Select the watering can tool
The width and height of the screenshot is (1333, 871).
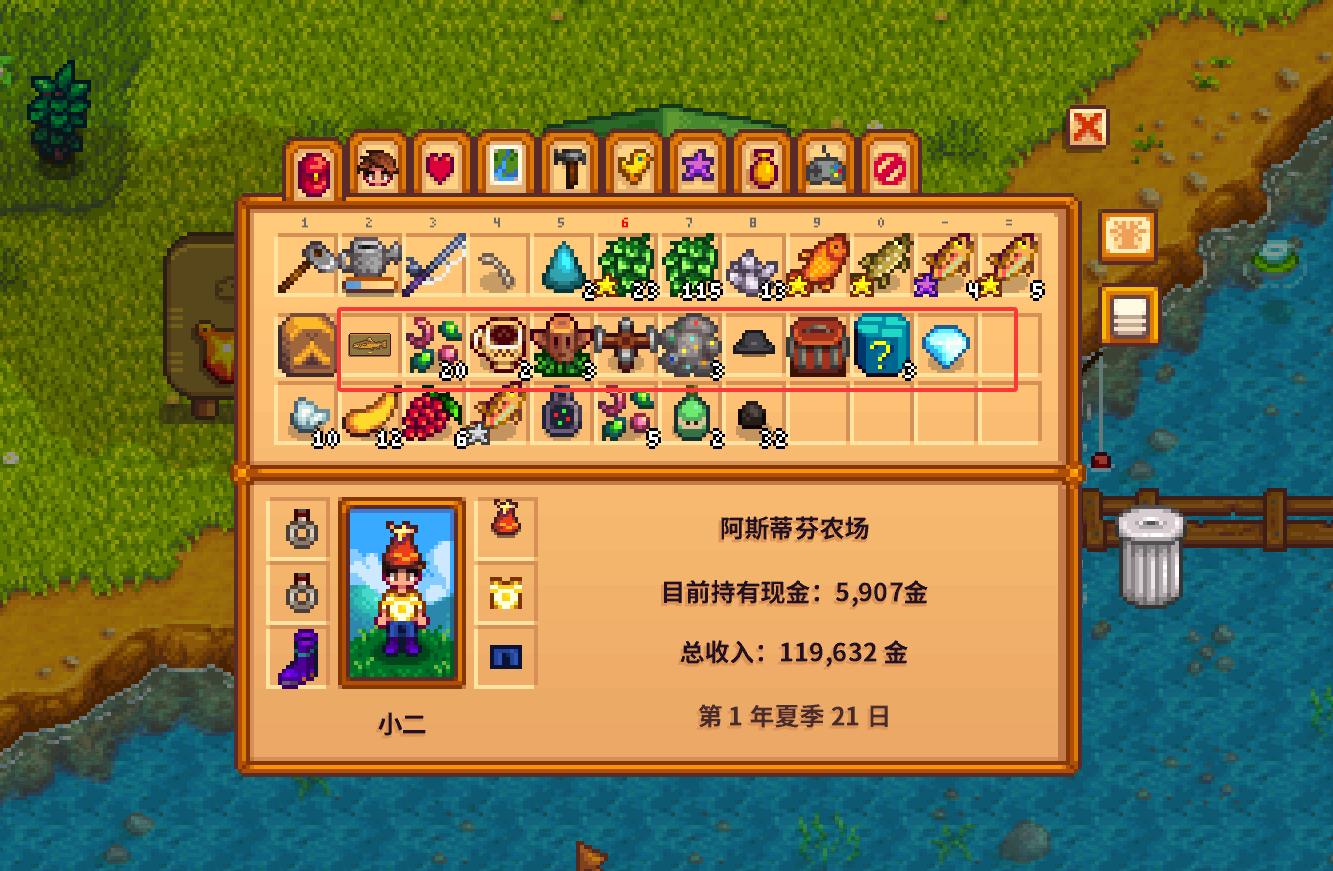pyautogui.click(x=368, y=262)
